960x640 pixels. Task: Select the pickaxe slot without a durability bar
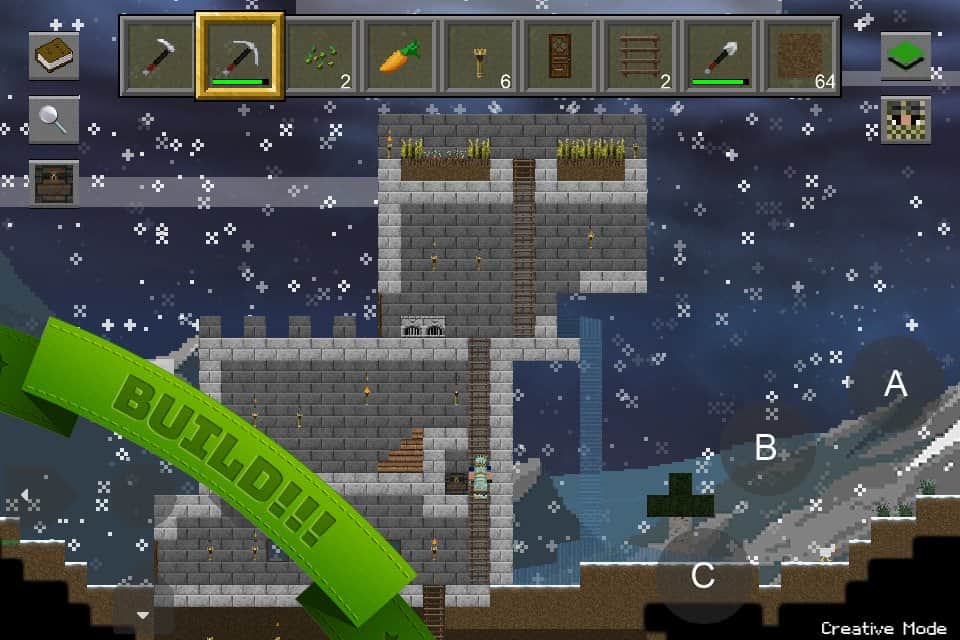159,56
